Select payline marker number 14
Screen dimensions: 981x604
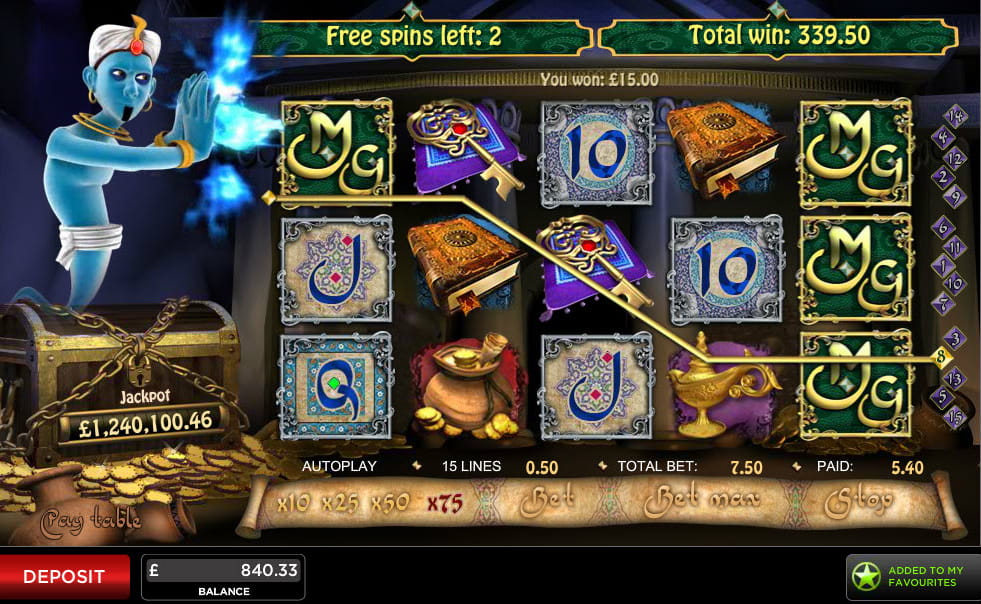click(x=955, y=113)
